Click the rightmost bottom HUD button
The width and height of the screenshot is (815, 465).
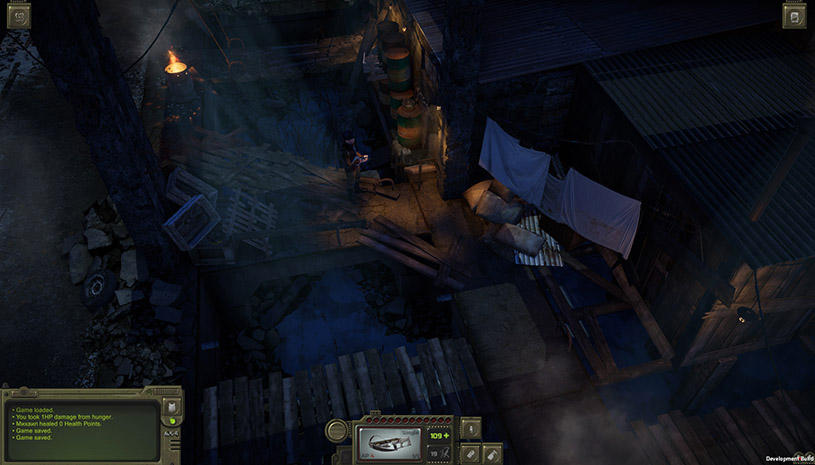(x=492, y=454)
